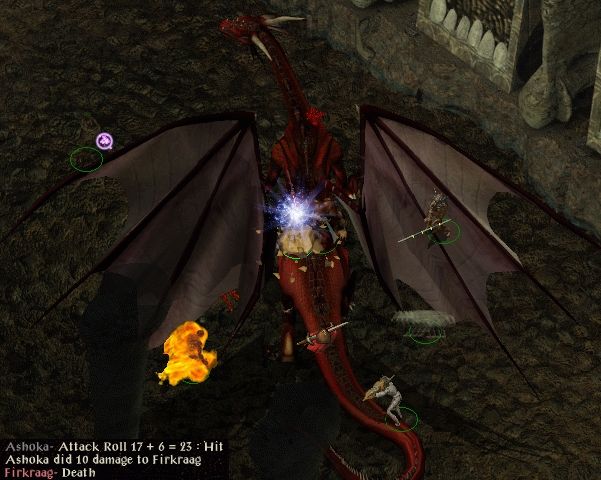
Task: Select the party member engulfed in flames
Action: (188, 353)
